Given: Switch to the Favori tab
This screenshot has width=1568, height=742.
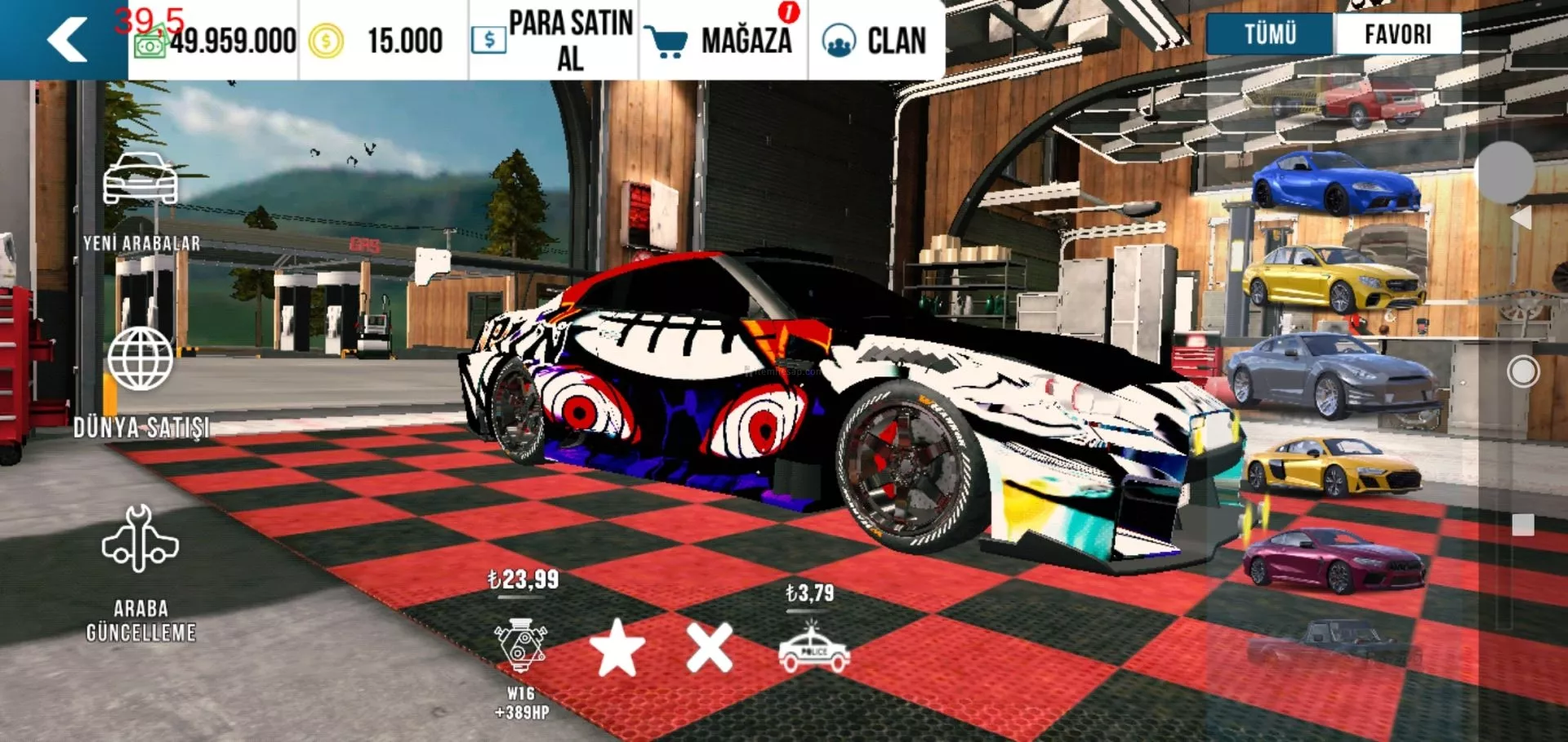Looking at the screenshot, I should (x=1397, y=34).
